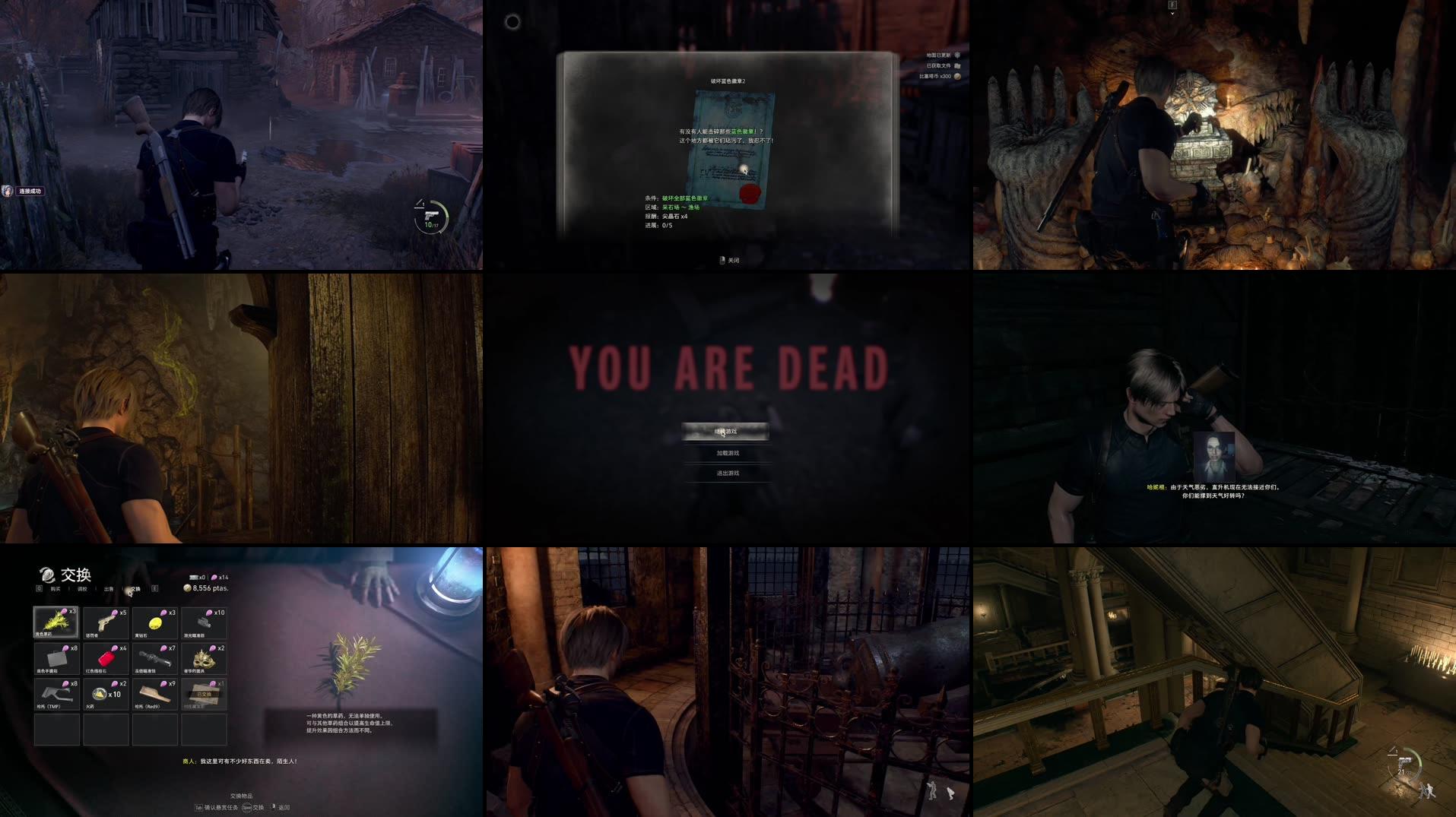Select the TMP stock trade icon

56,695
